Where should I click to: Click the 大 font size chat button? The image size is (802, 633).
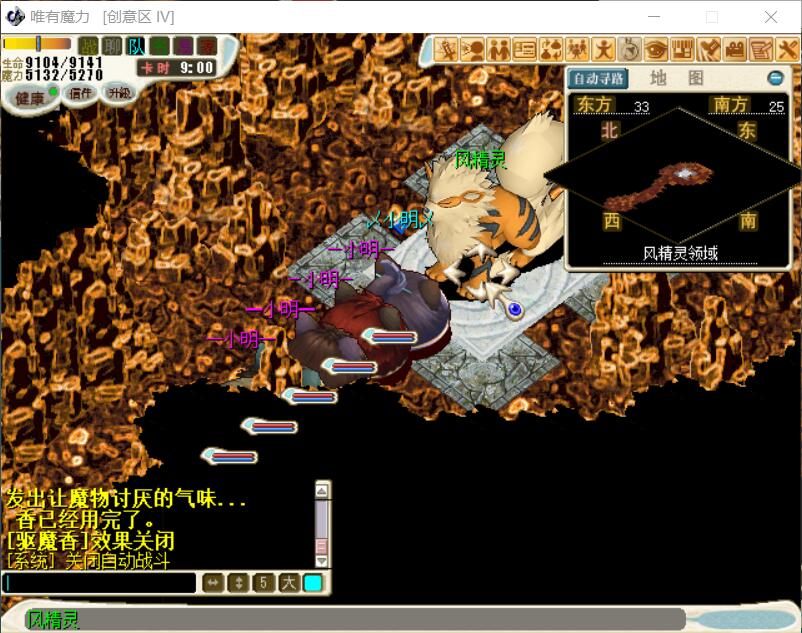288,583
